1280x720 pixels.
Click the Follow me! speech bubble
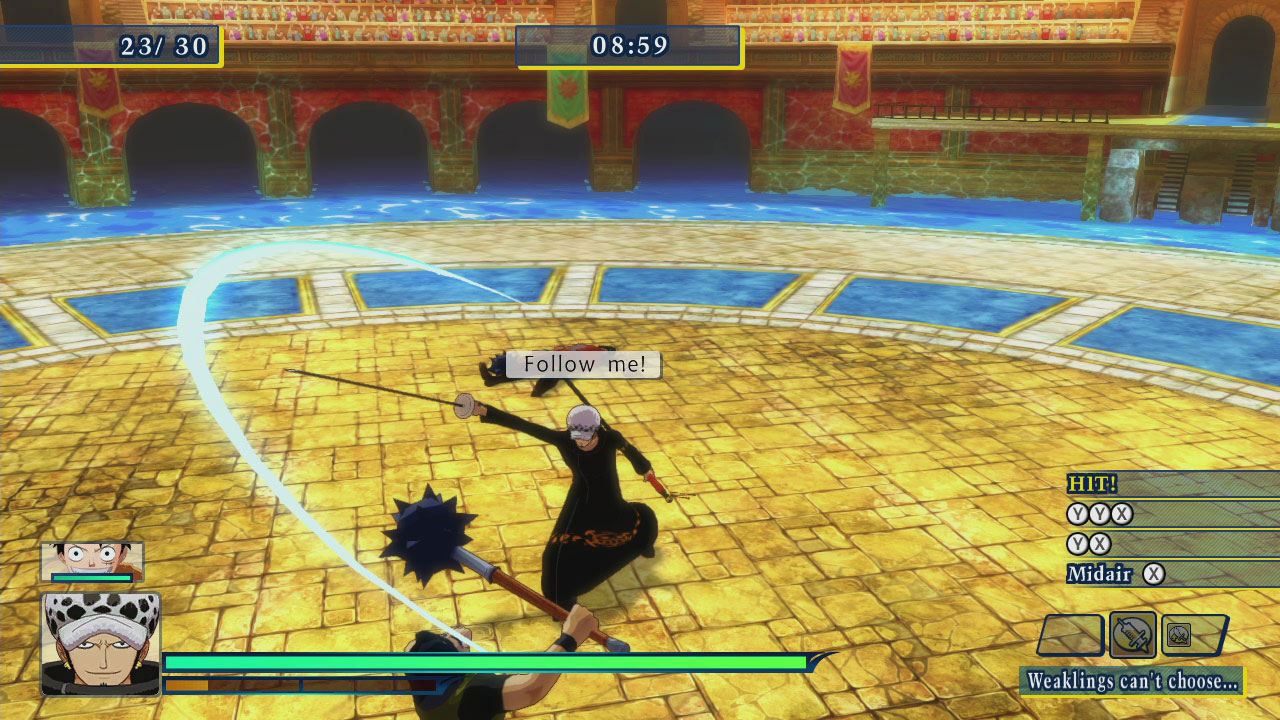(x=583, y=364)
